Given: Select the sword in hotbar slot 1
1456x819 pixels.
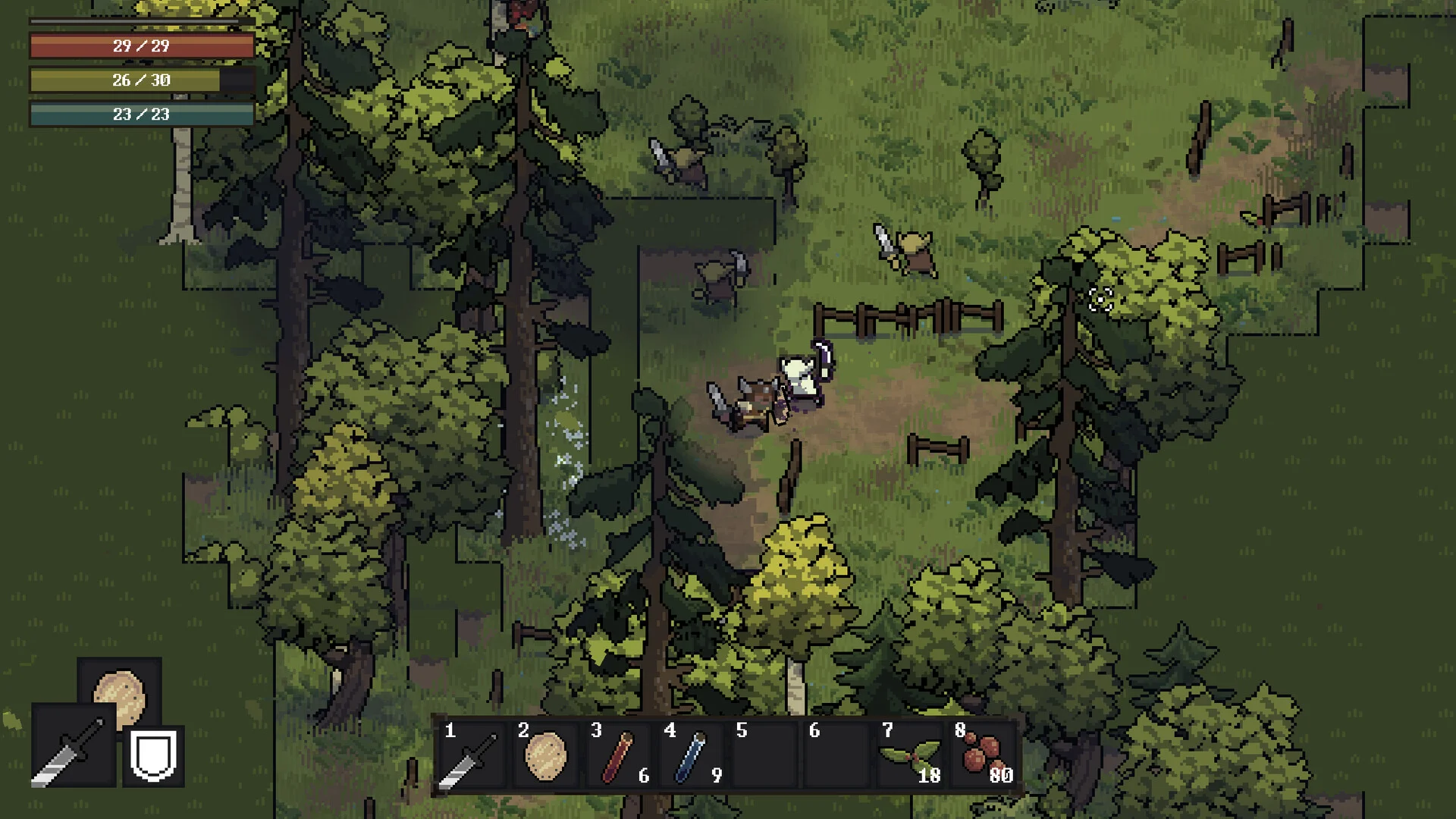Looking at the screenshot, I should click(x=470, y=756).
